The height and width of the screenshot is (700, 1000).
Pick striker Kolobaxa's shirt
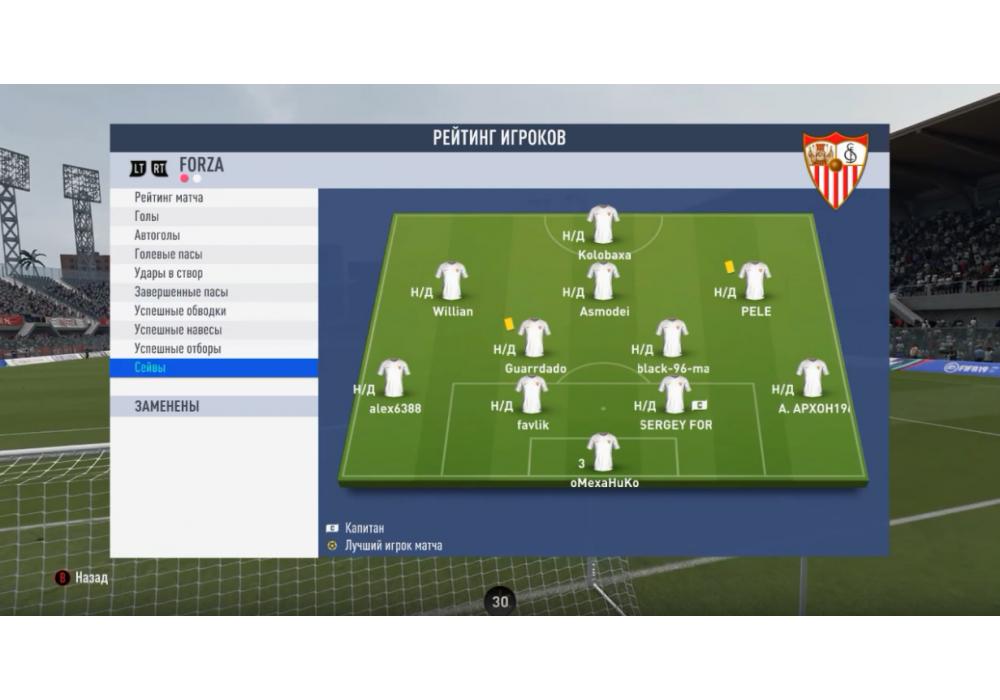coord(603,225)
